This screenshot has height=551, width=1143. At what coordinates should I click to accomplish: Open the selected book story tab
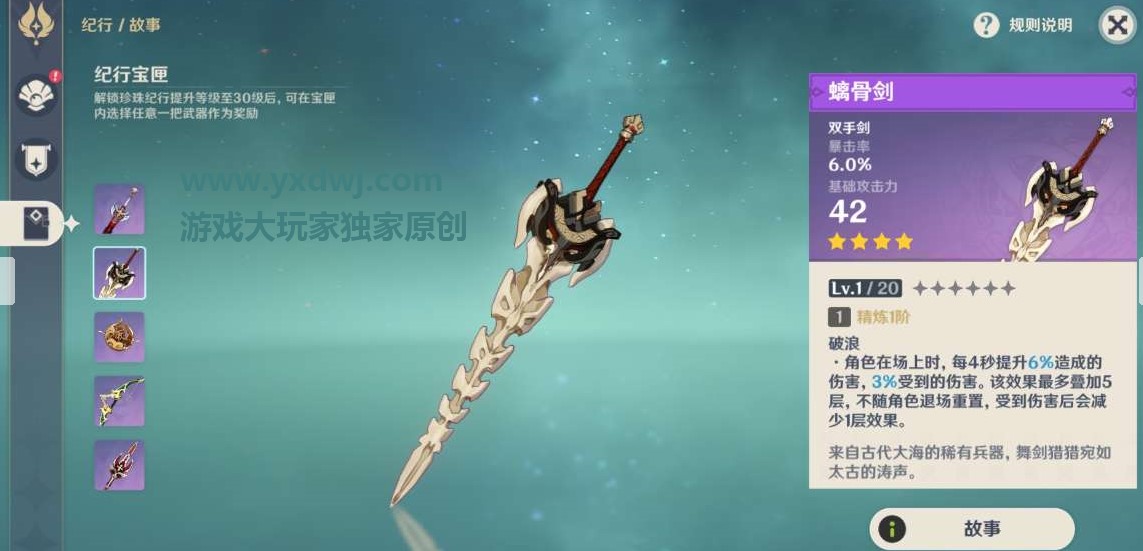pyautogui.click(x=38, y=224)
